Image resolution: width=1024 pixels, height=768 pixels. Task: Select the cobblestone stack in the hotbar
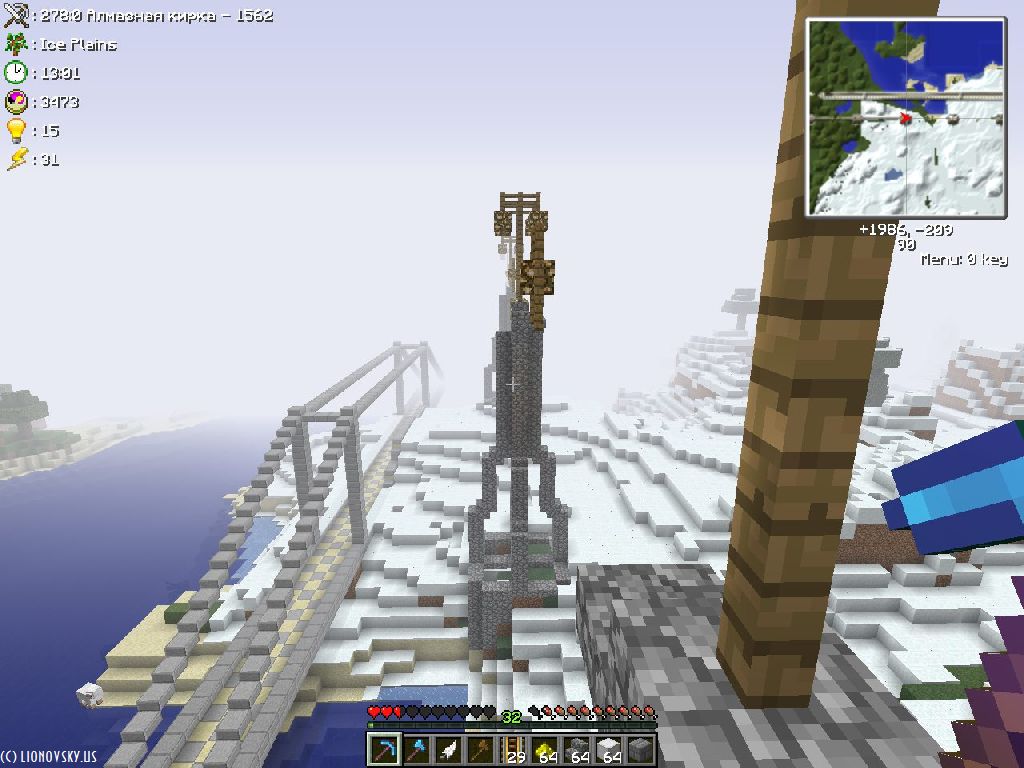(577, 749)
